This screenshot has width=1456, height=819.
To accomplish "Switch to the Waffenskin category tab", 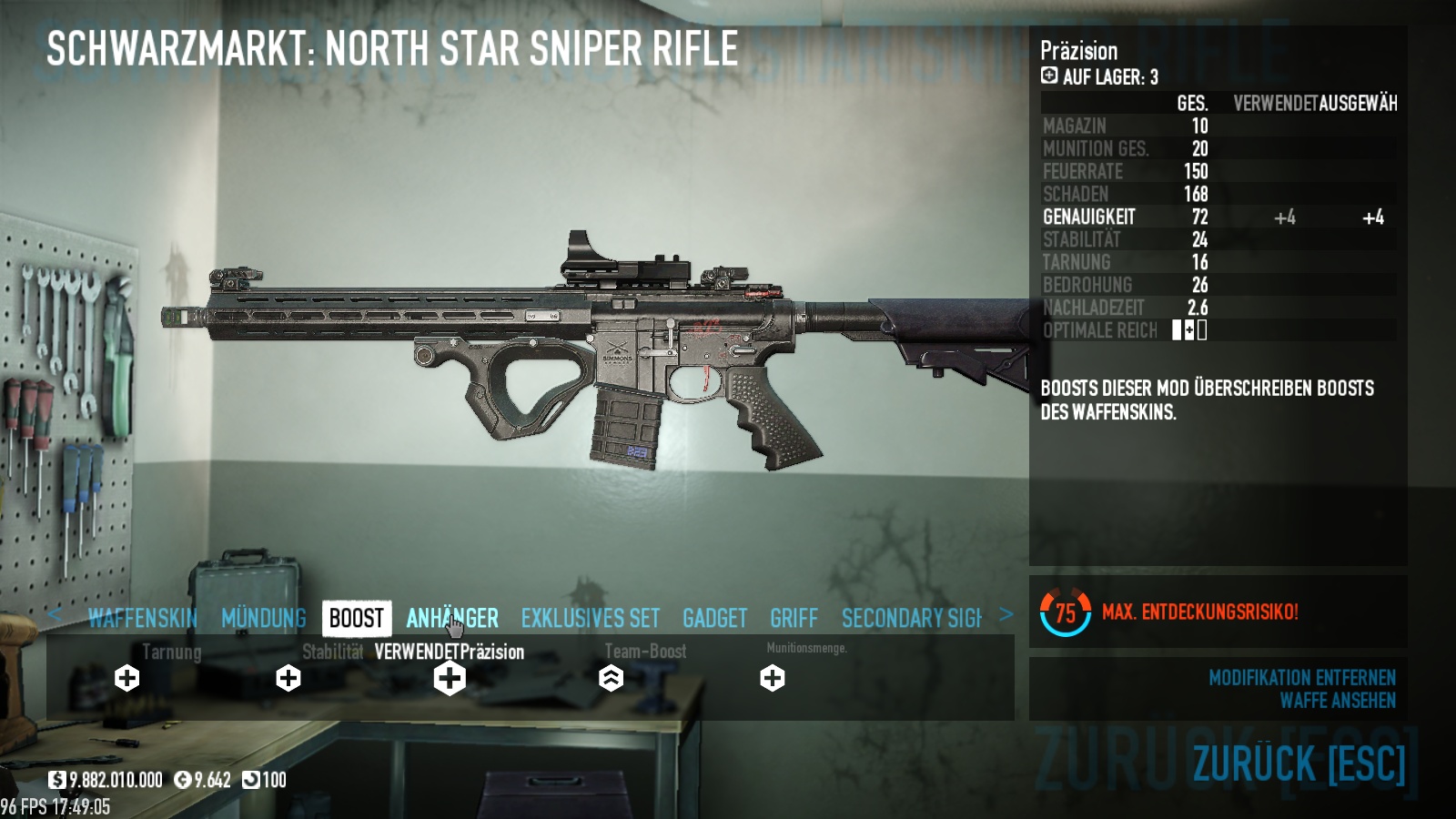I will (143, 619).
